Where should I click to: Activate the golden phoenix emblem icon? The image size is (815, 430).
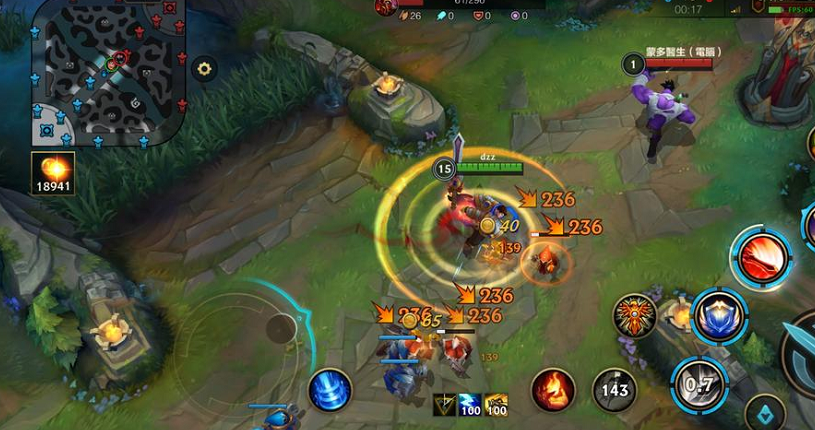(635, 315)
